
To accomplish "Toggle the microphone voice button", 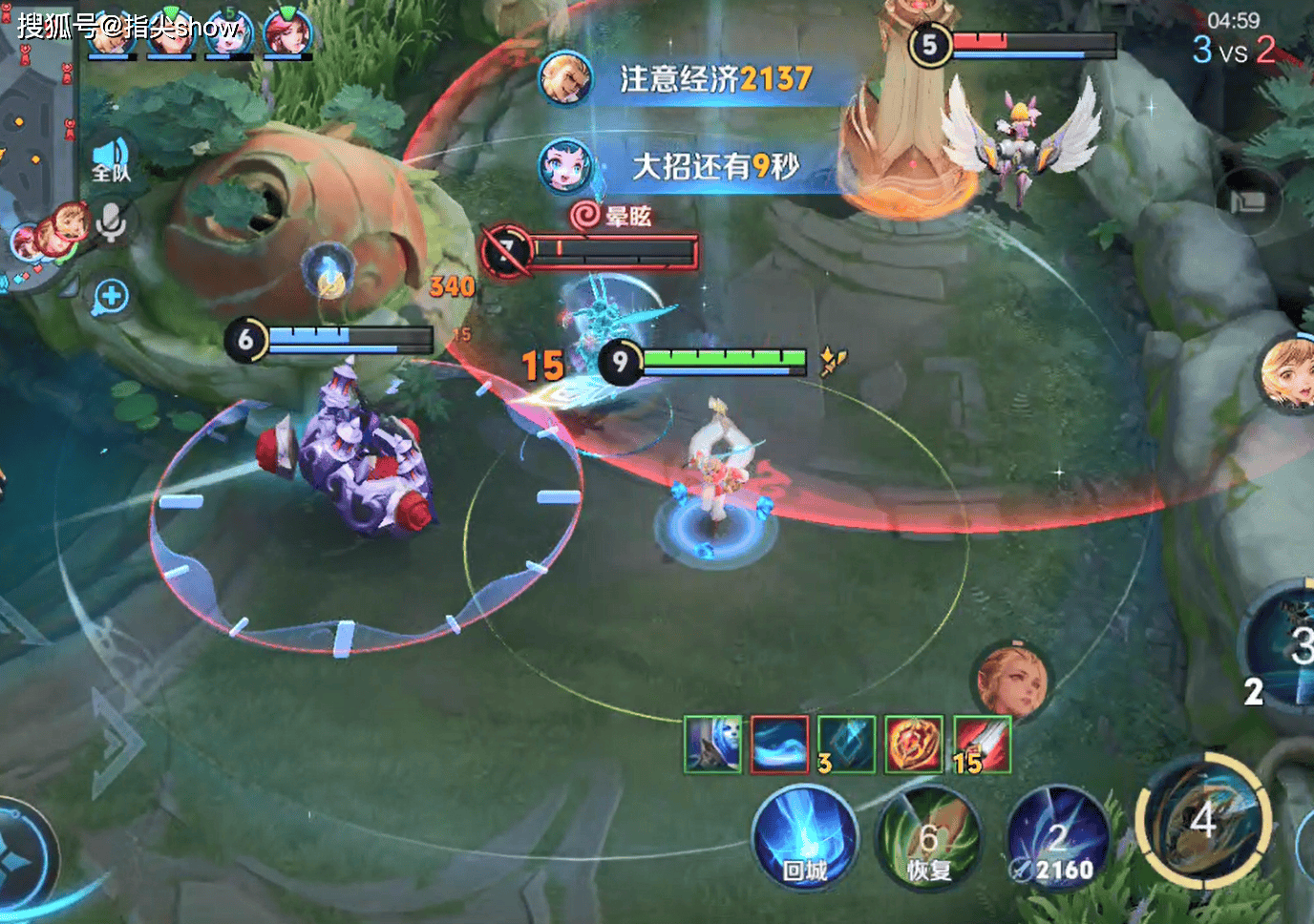I will 111,222.
